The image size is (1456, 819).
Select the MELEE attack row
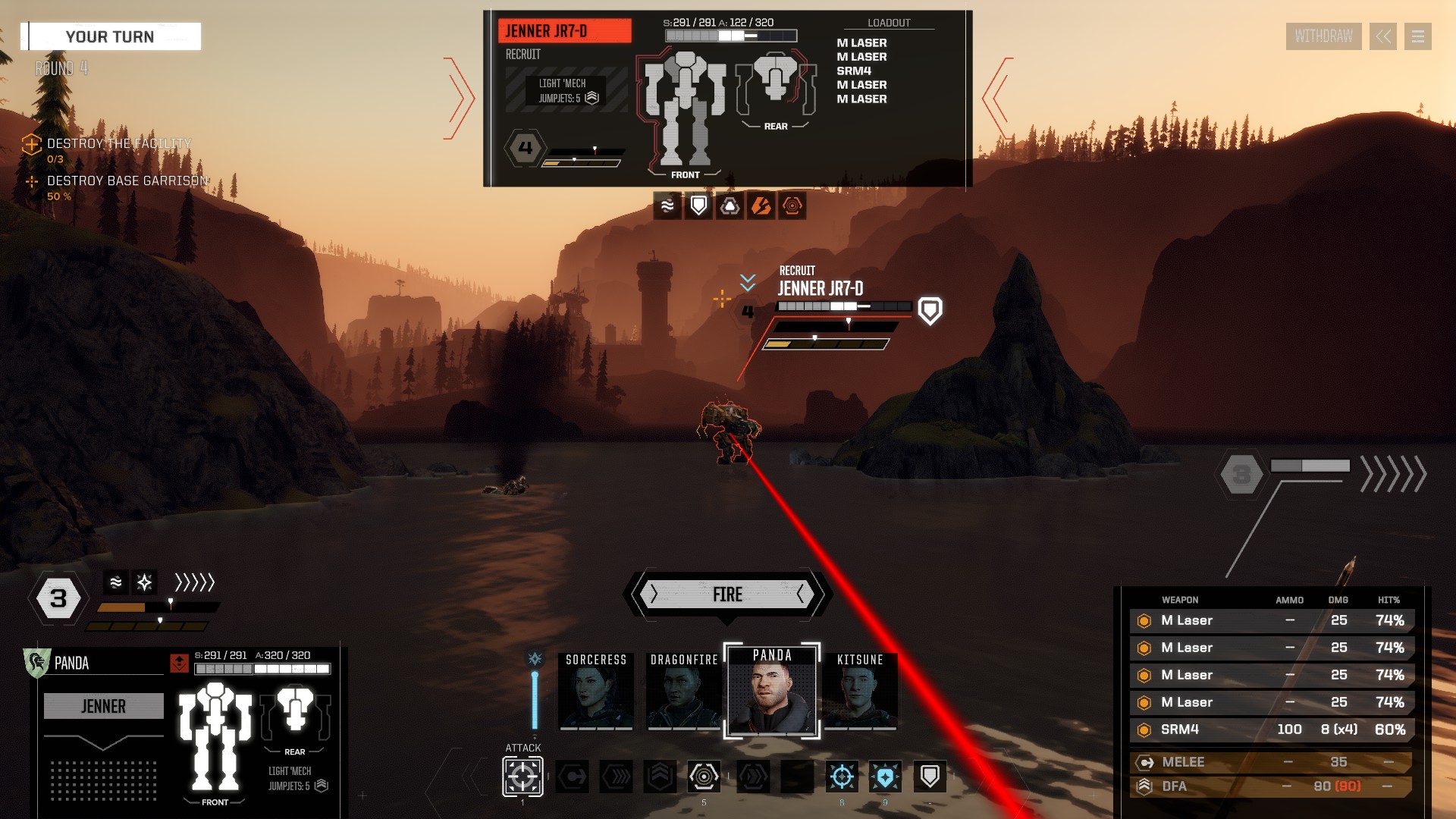pyautogui.click(x=1271, y=762)
